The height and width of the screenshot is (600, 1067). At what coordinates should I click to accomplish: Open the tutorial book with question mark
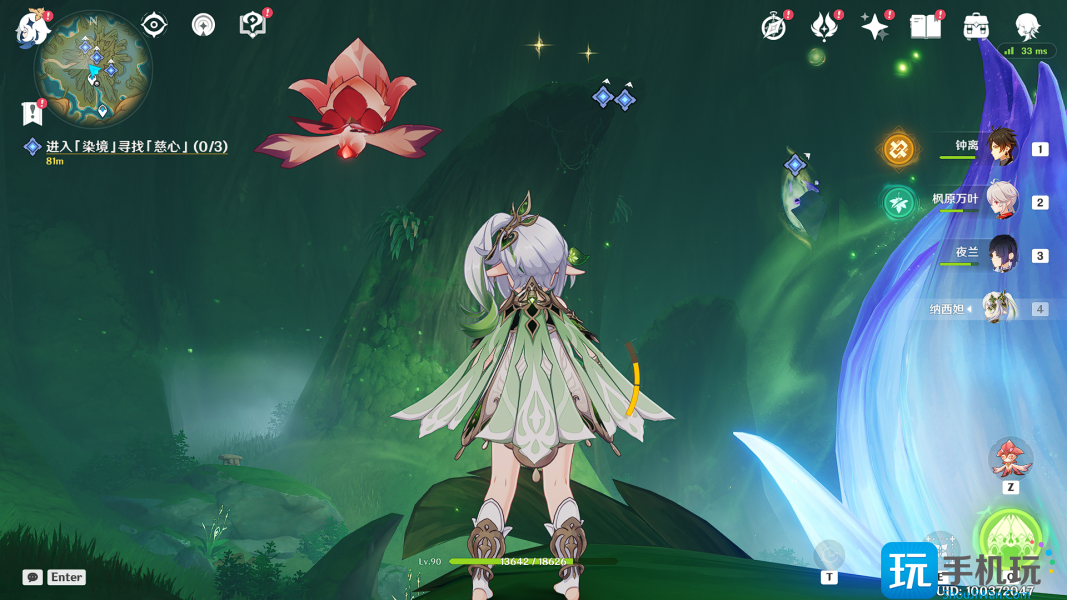click(x=253, y=25)
